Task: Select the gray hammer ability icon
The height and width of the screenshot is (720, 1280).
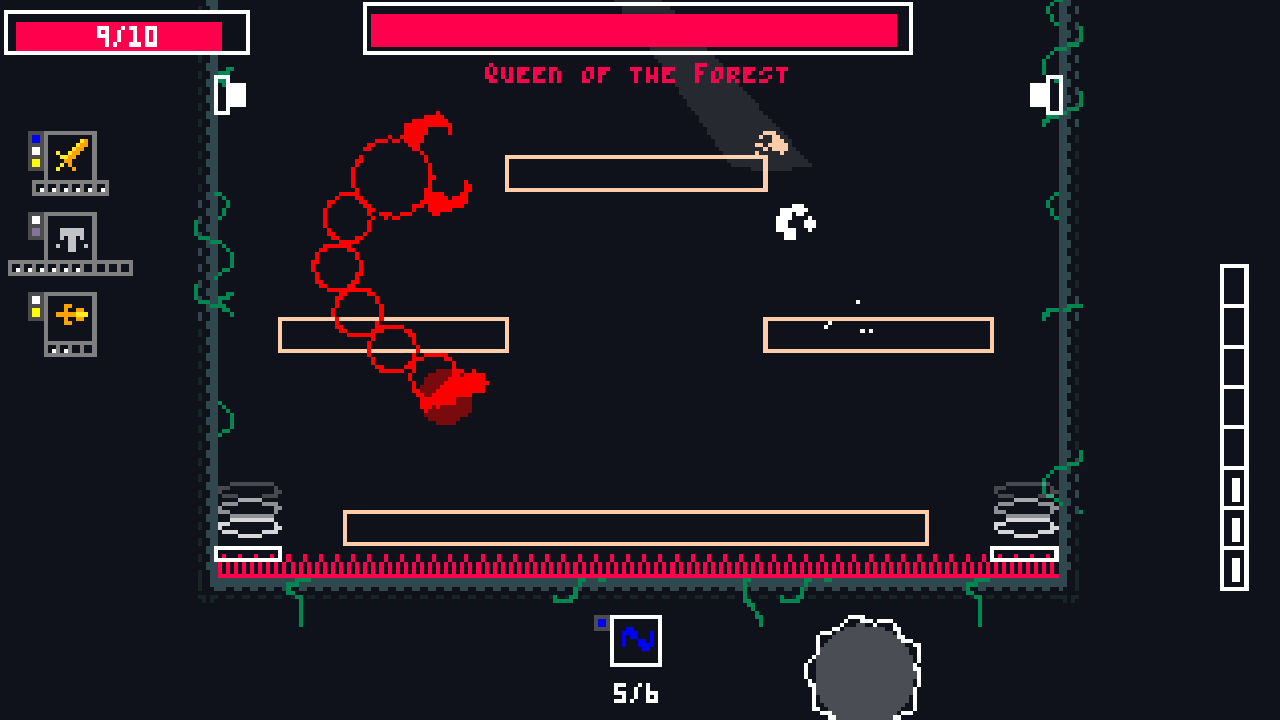Action: 68,238
